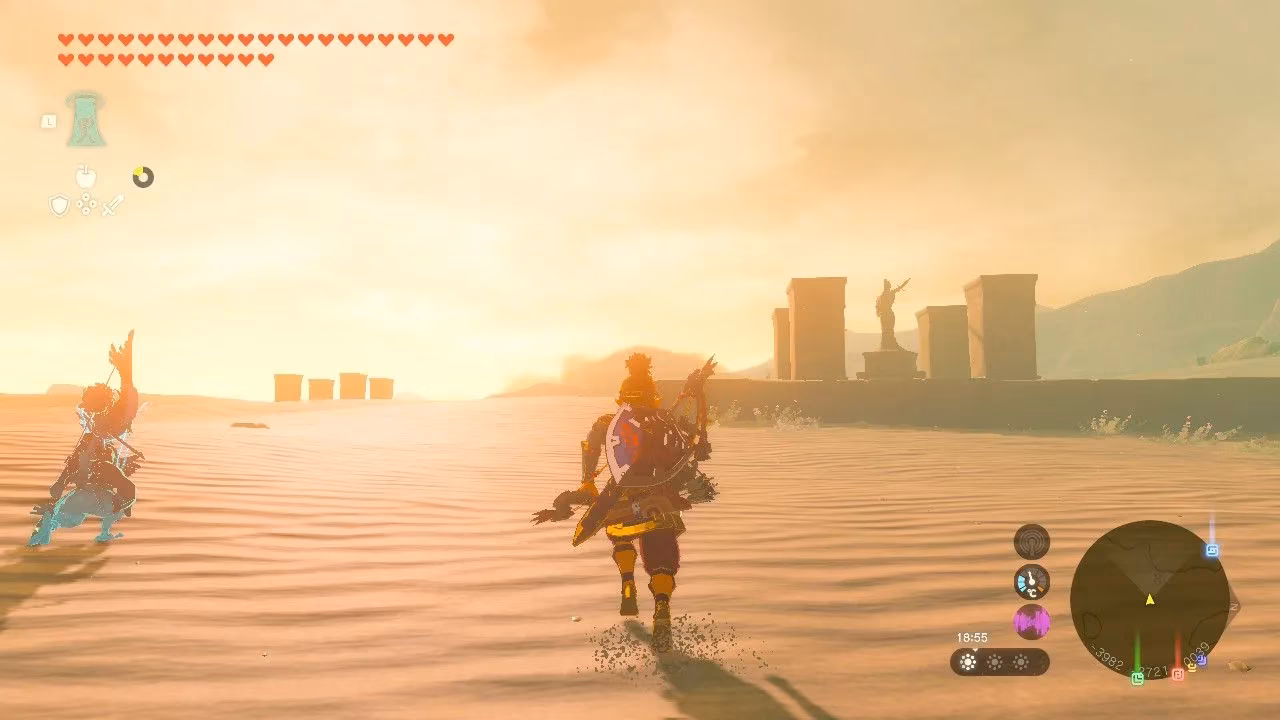Click the apple food icon in the HUD
Screen dimensions: 1280x720
click(x=86, y=176)
